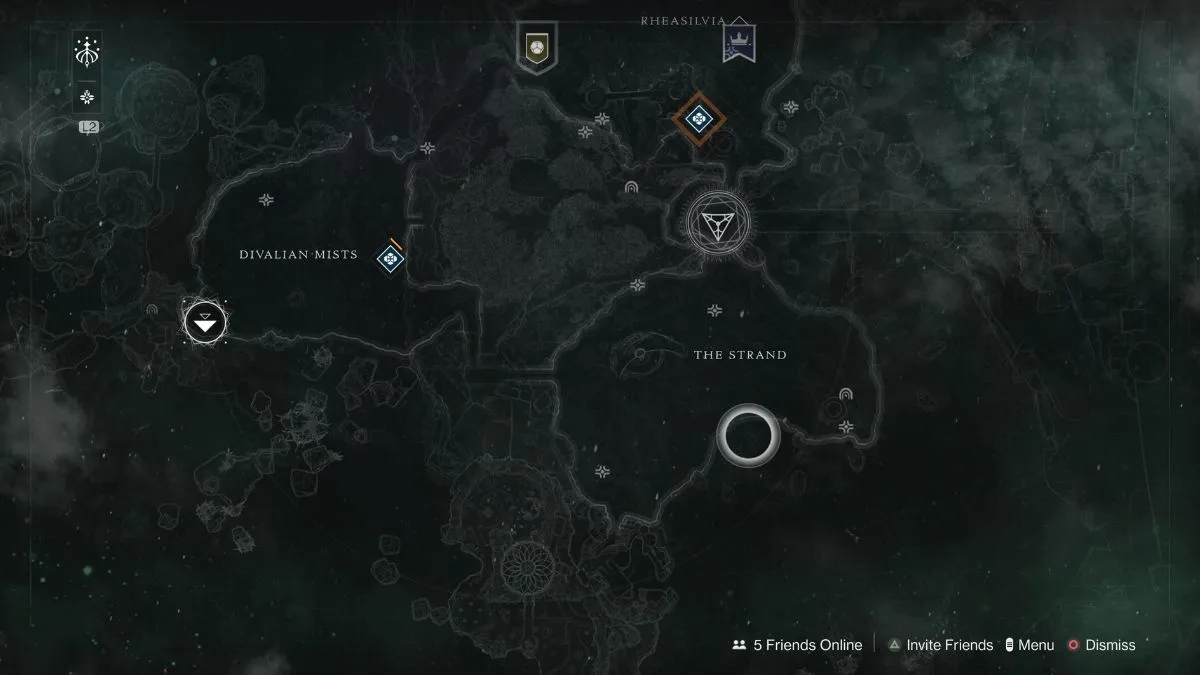This screenshot has height=675, width=1200.
Task: Dismiss the map screen
Action: [1101, 645]
